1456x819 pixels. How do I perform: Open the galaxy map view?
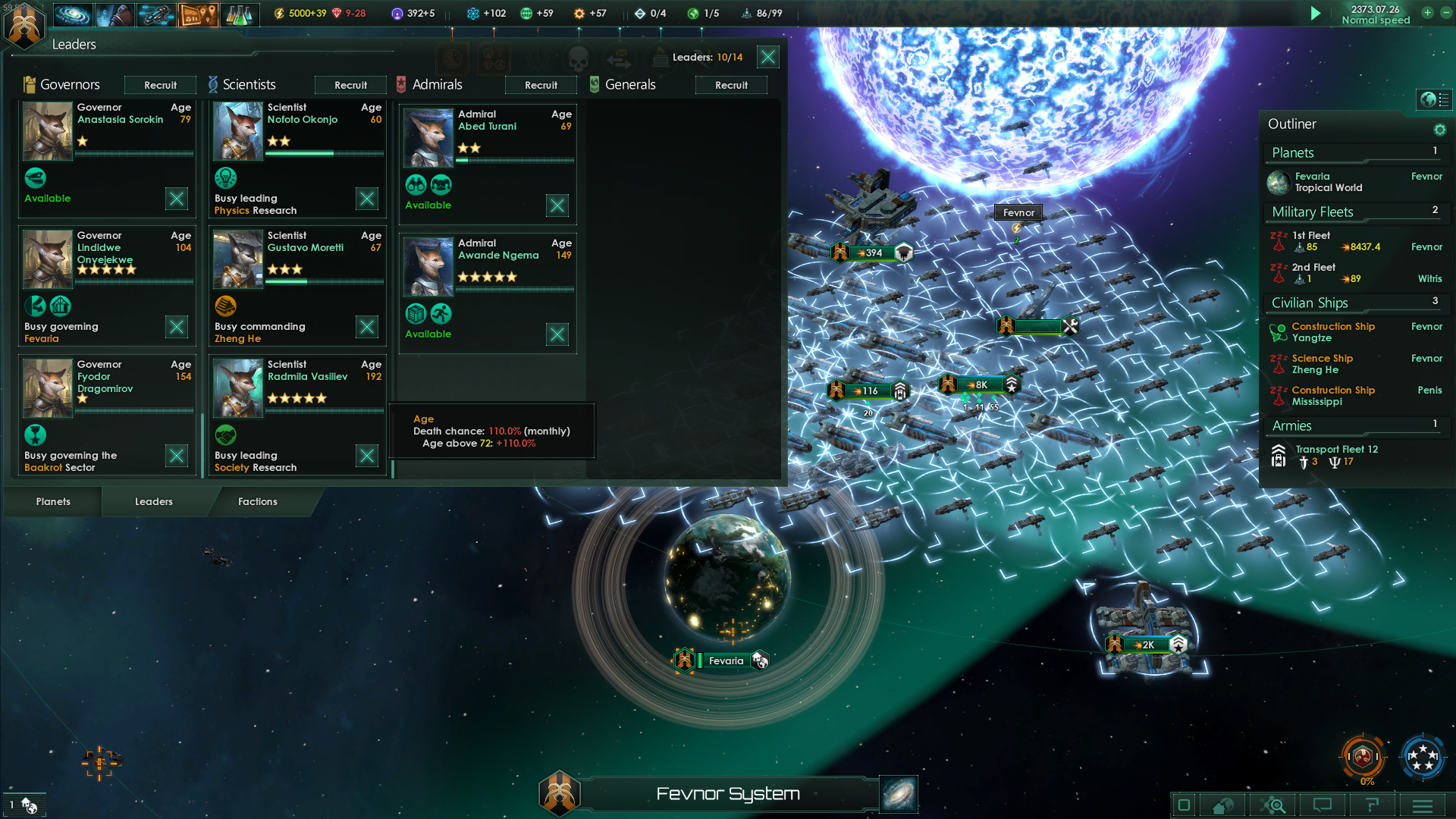[899, 794]
